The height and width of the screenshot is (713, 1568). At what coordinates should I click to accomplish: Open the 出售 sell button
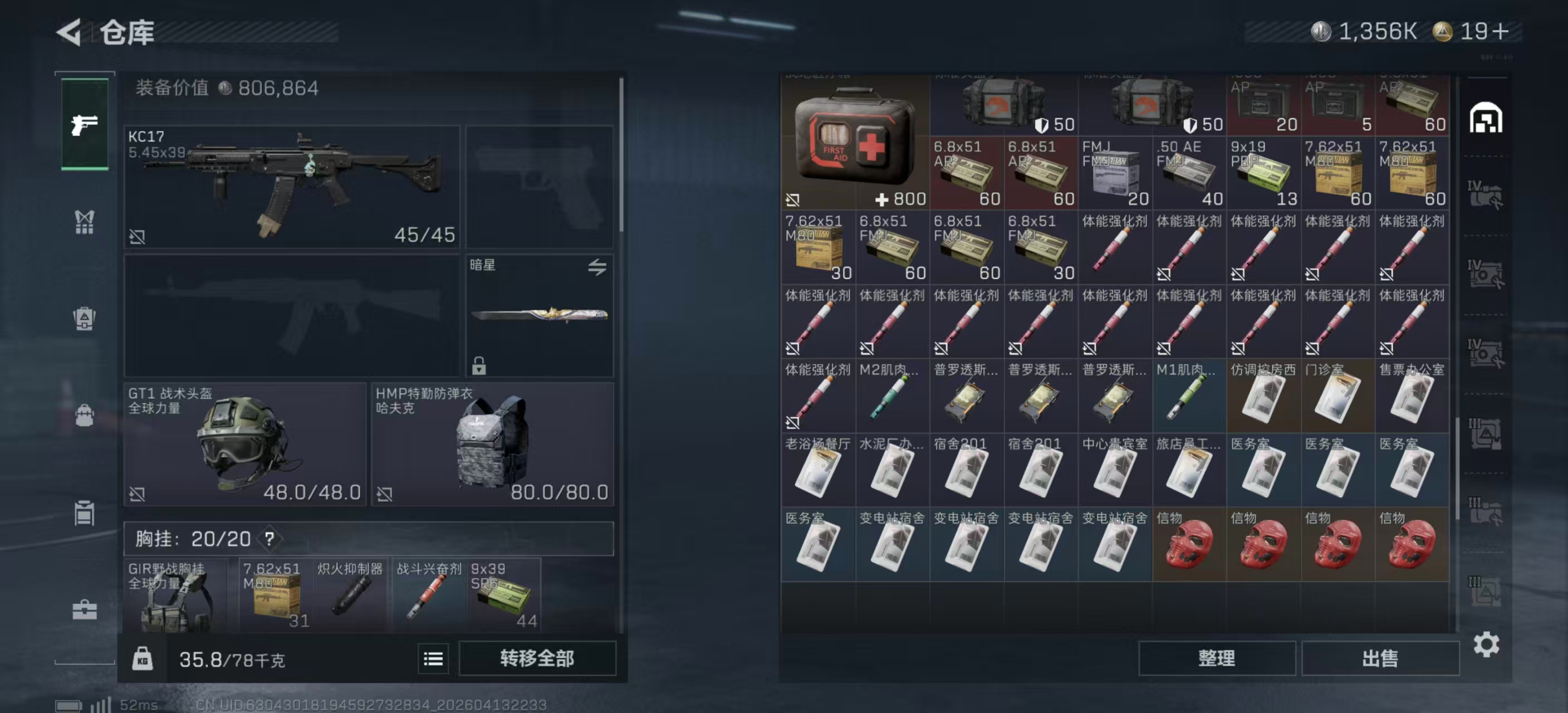coord(1380,658)
